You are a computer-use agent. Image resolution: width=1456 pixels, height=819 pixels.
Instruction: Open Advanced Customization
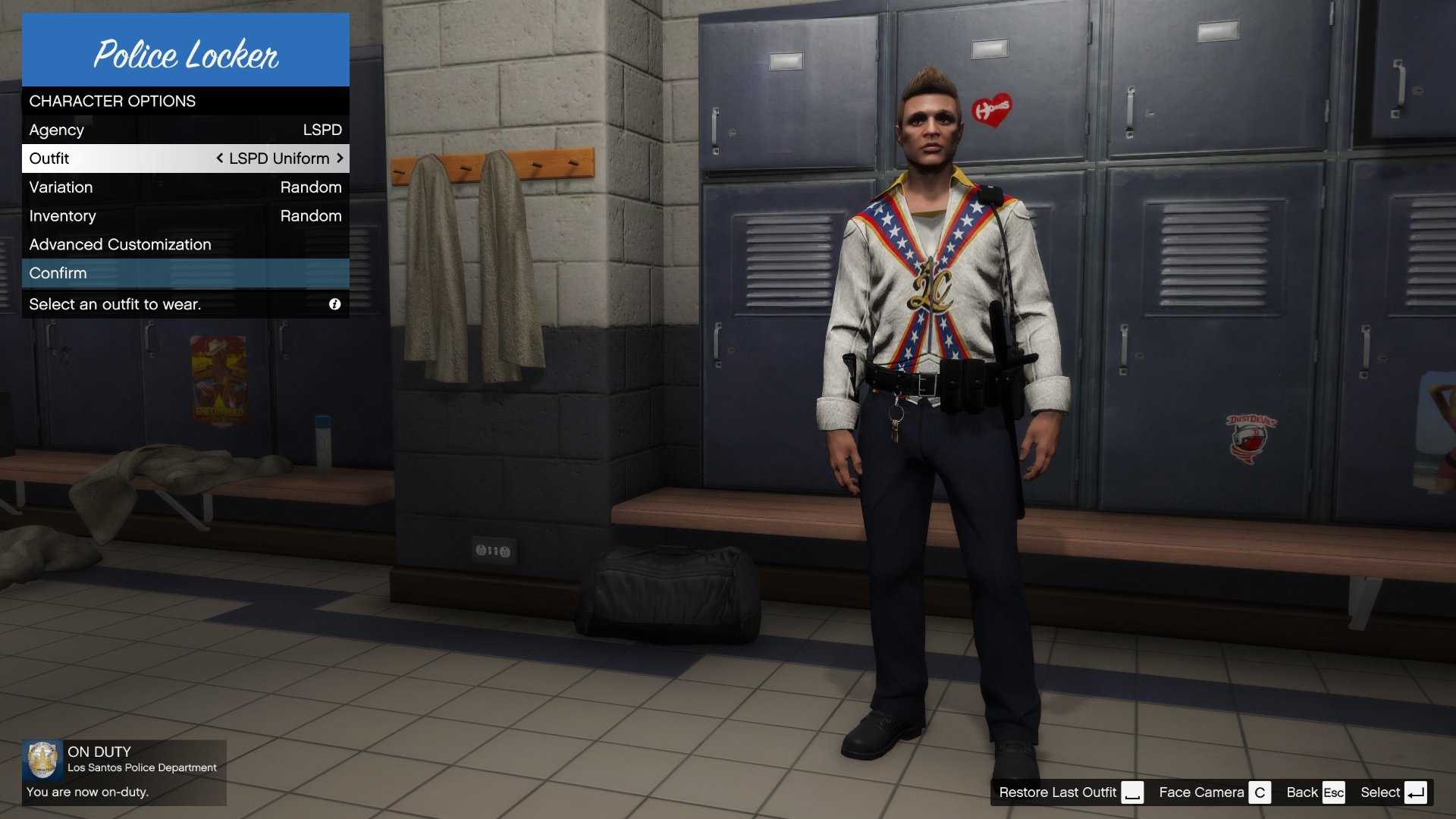[x=185, y=245]
